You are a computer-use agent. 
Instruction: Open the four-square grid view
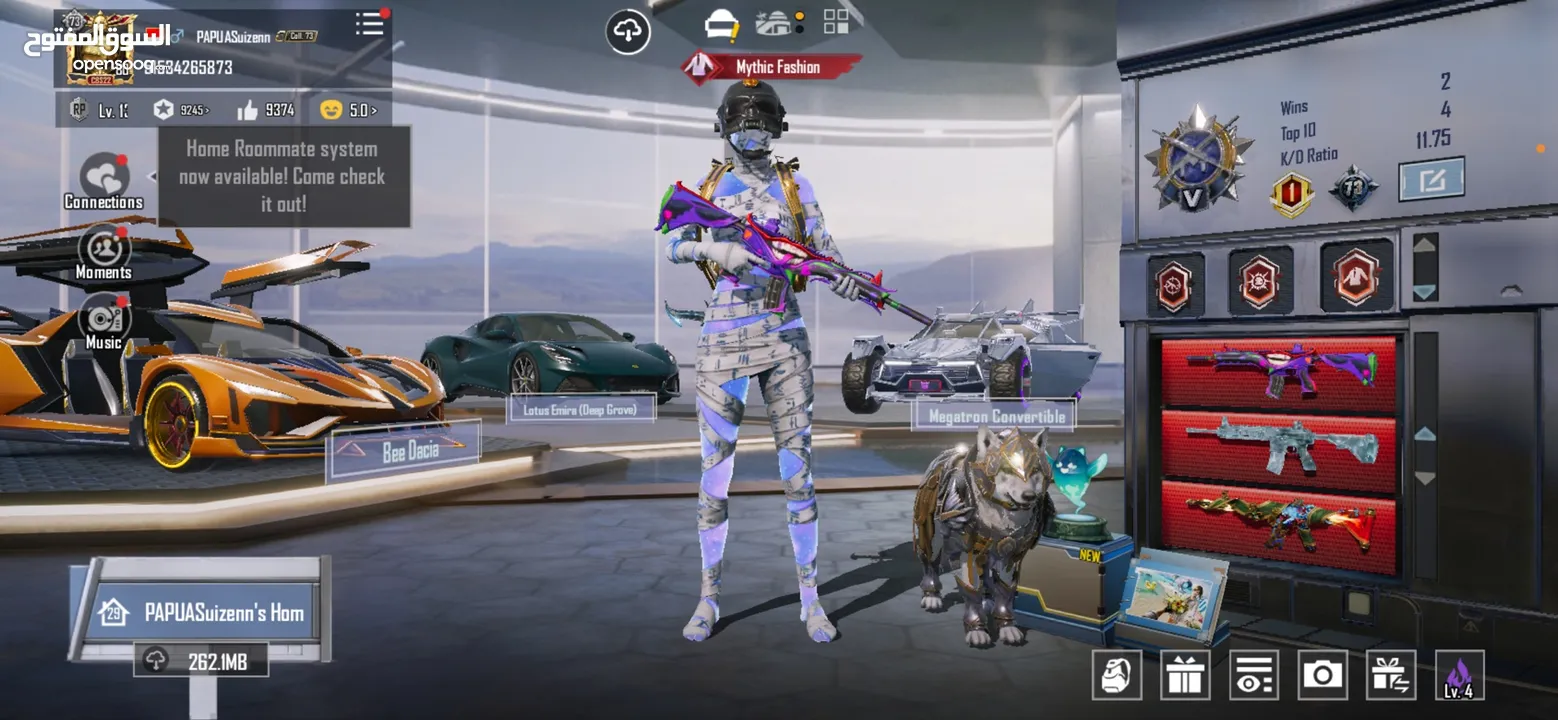tap(836, 22)
